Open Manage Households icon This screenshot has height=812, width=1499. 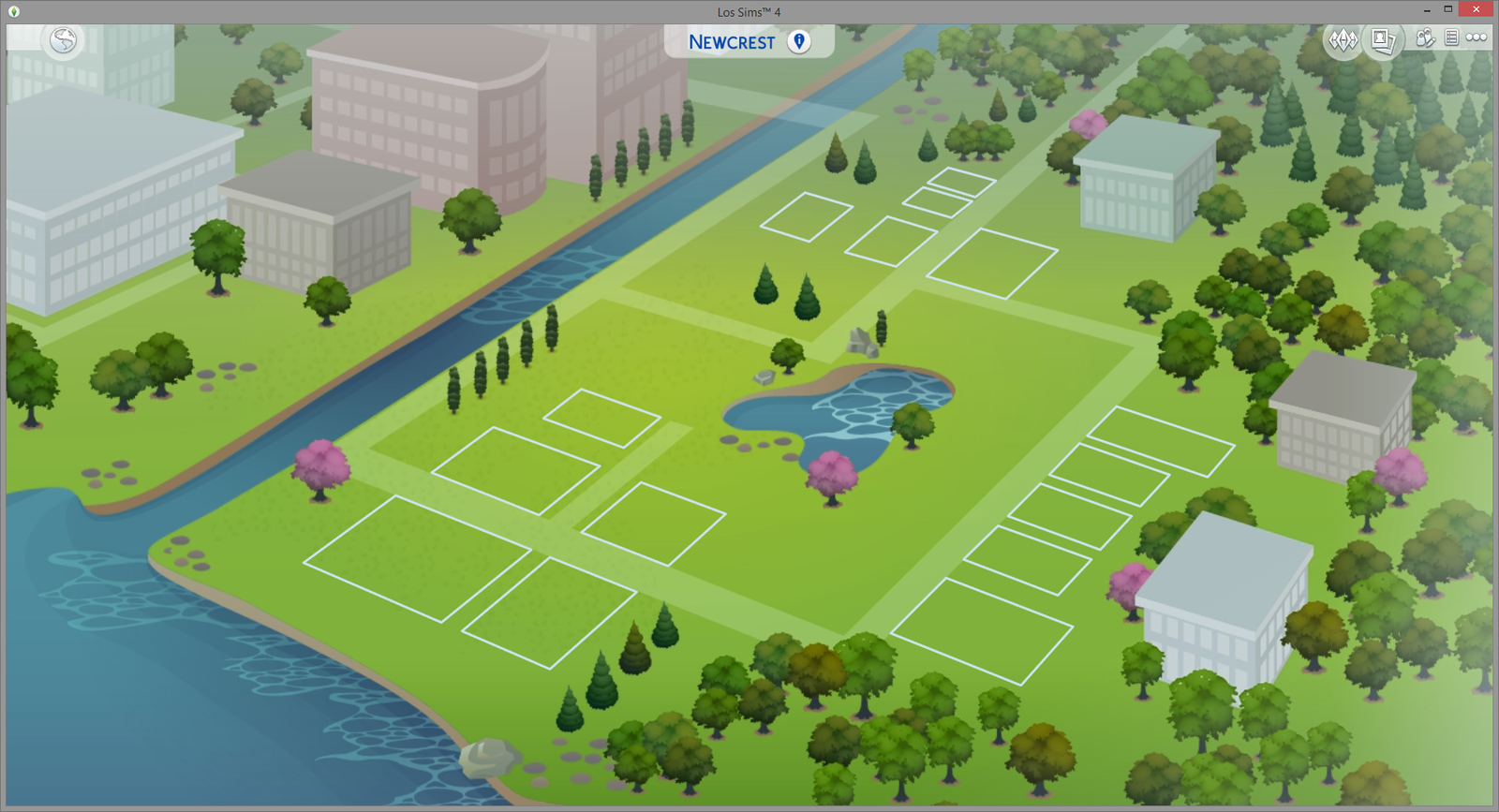[x=1425, y=38]
